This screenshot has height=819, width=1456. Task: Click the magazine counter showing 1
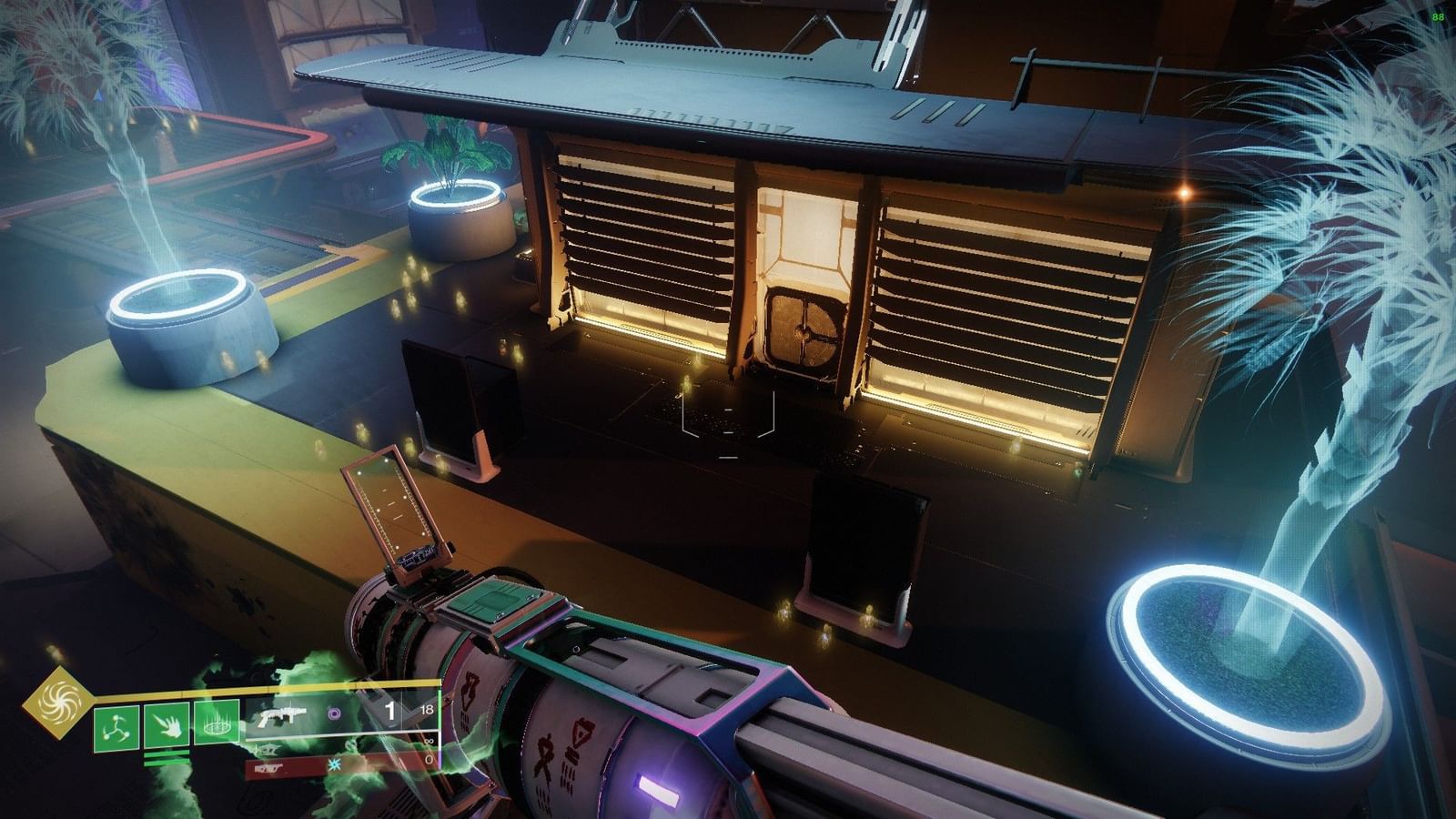click(x=390, y=709)
